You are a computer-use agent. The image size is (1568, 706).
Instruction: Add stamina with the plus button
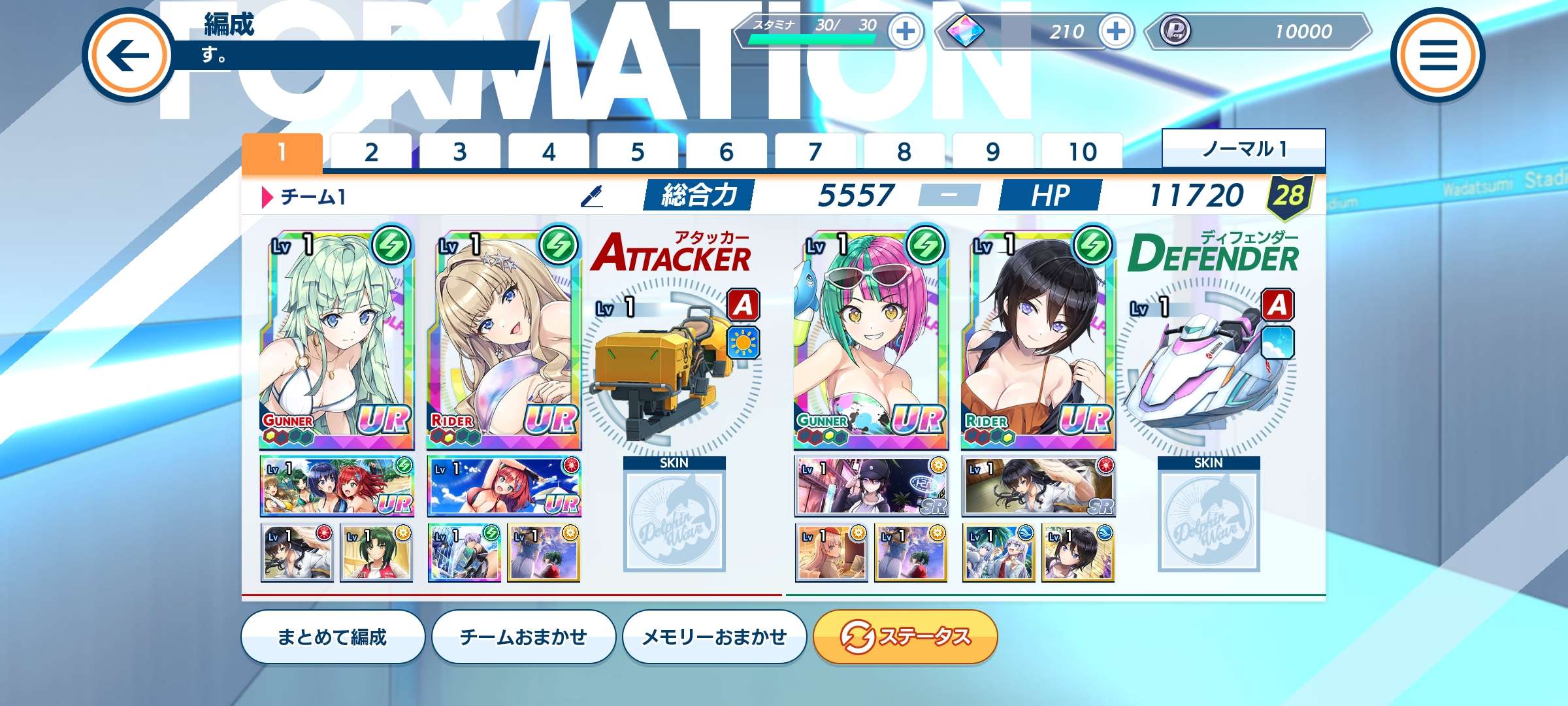tap(906, 31)
